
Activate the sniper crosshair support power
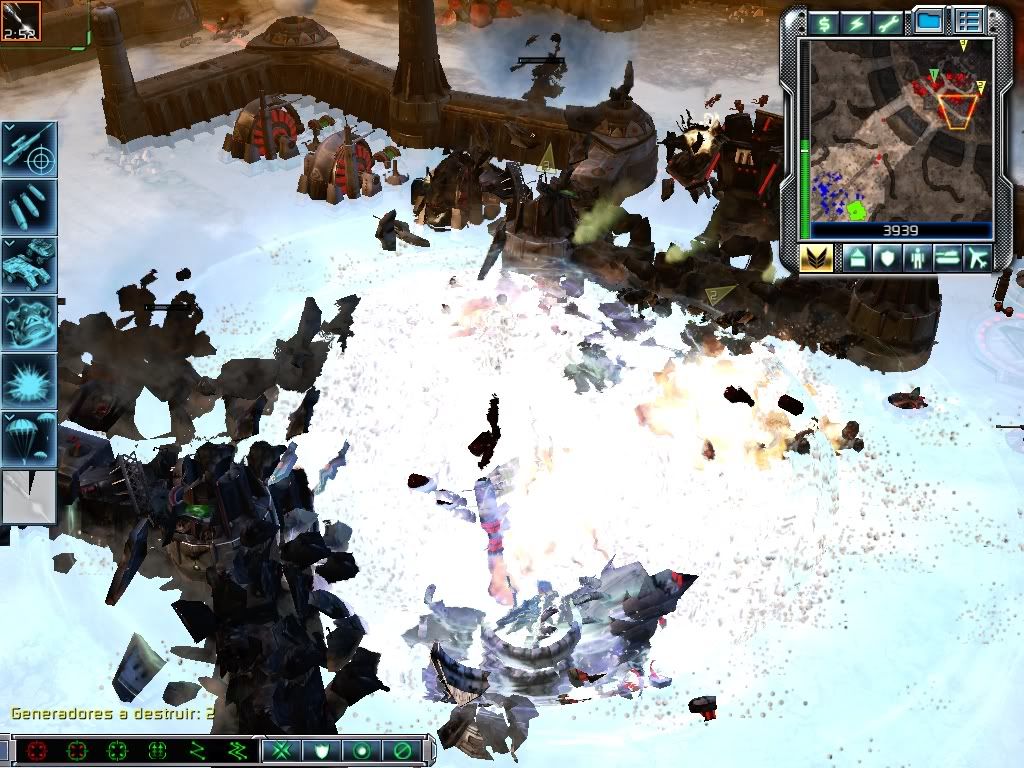pyautogui.click(x=29, y=148)
